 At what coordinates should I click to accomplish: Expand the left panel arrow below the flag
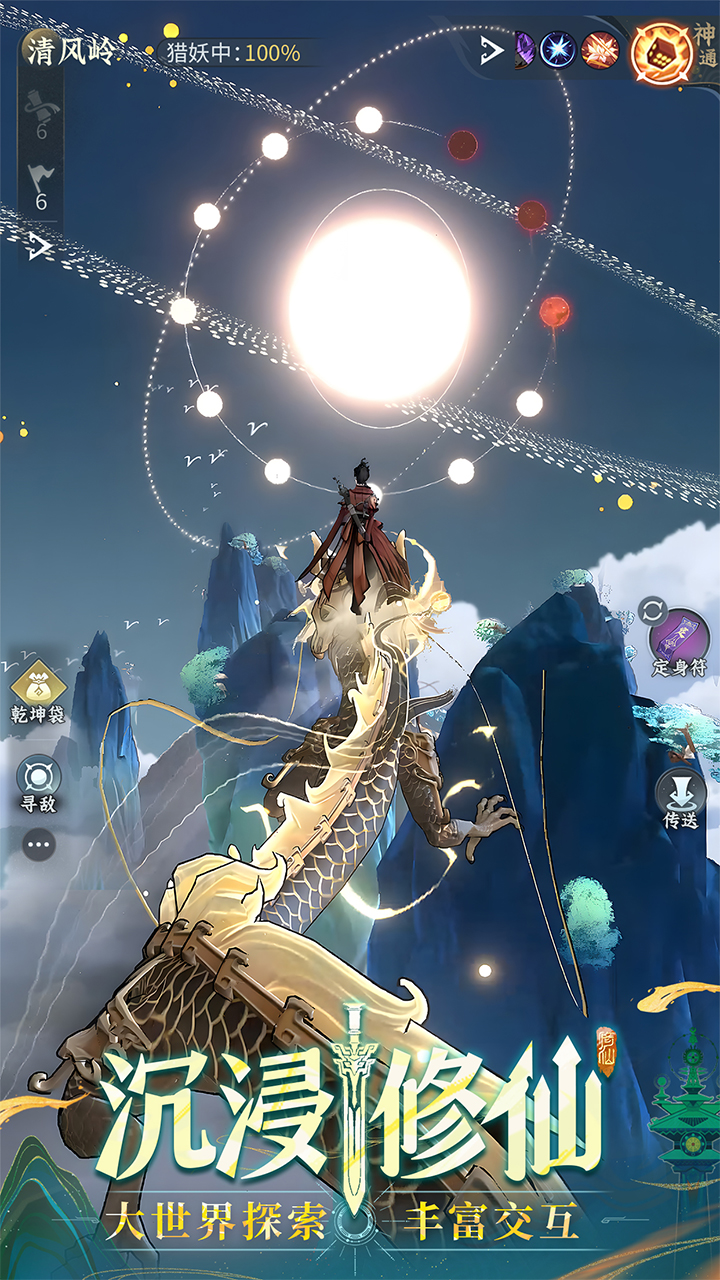tap(39, 246)
